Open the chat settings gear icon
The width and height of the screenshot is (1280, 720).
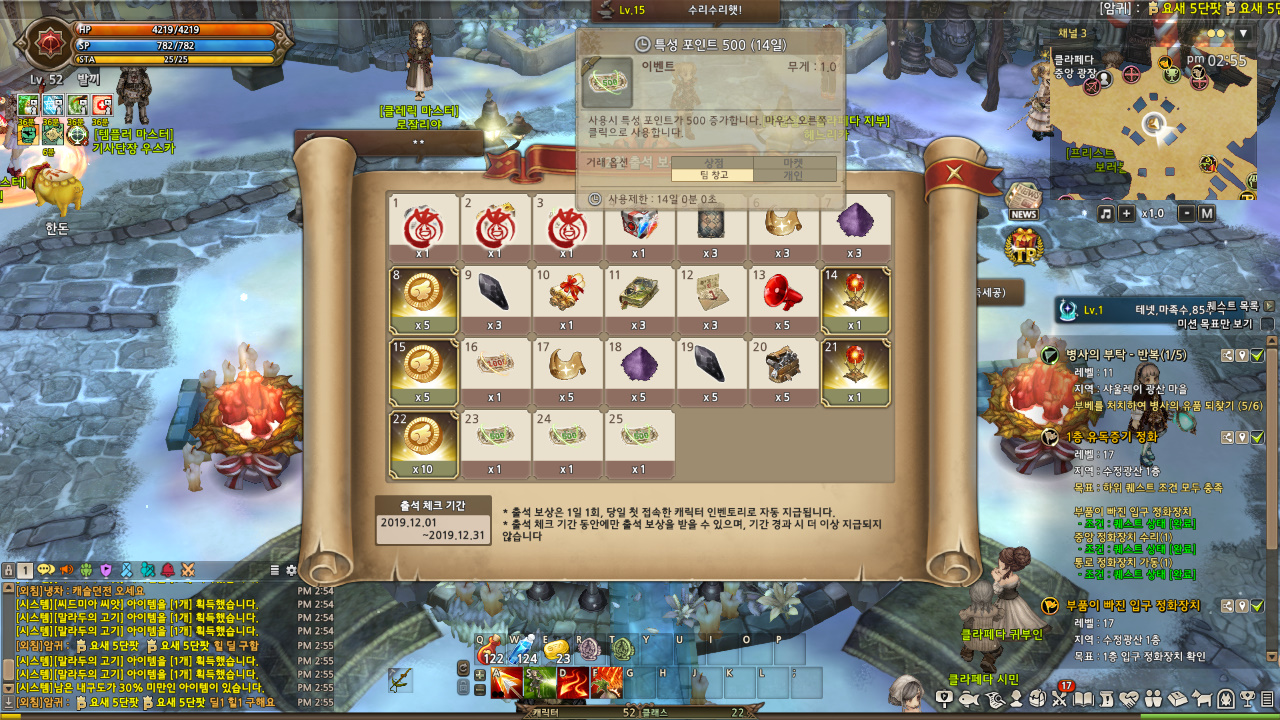291,570
